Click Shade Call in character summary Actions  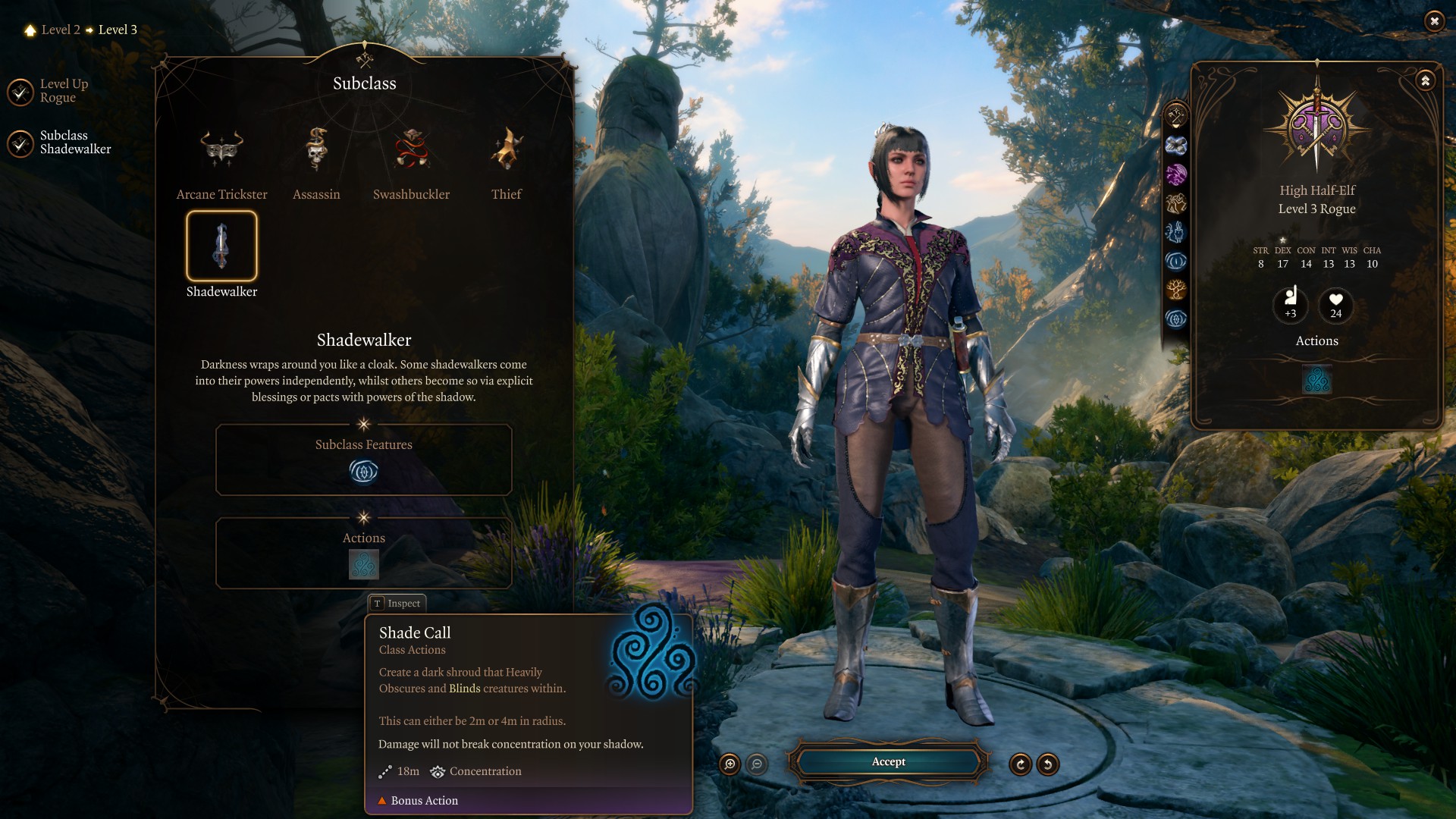click(1316, 380)
